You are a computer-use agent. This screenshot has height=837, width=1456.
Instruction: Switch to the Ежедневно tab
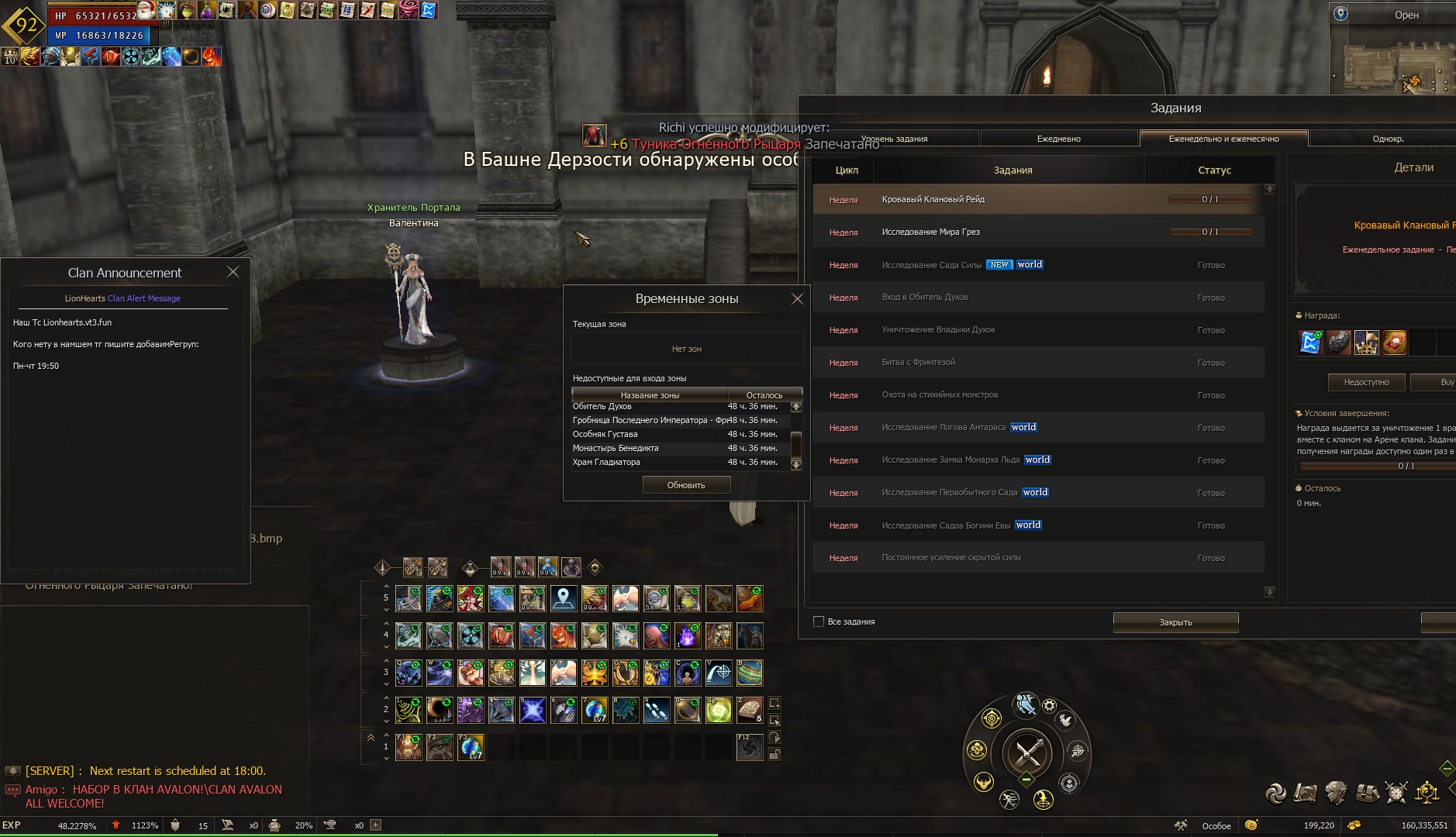pos(1058,139)
